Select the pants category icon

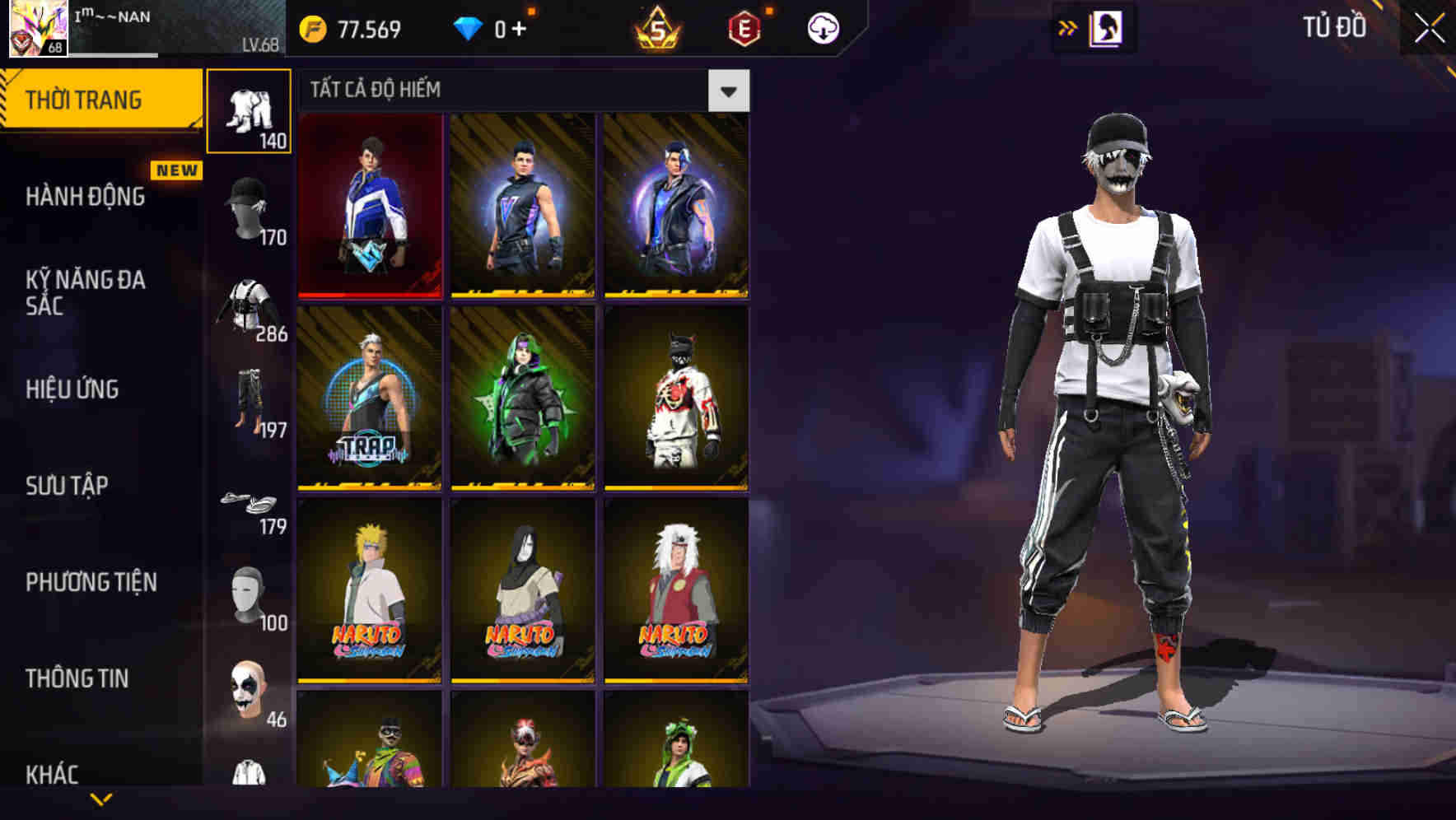tap(251, 403)
